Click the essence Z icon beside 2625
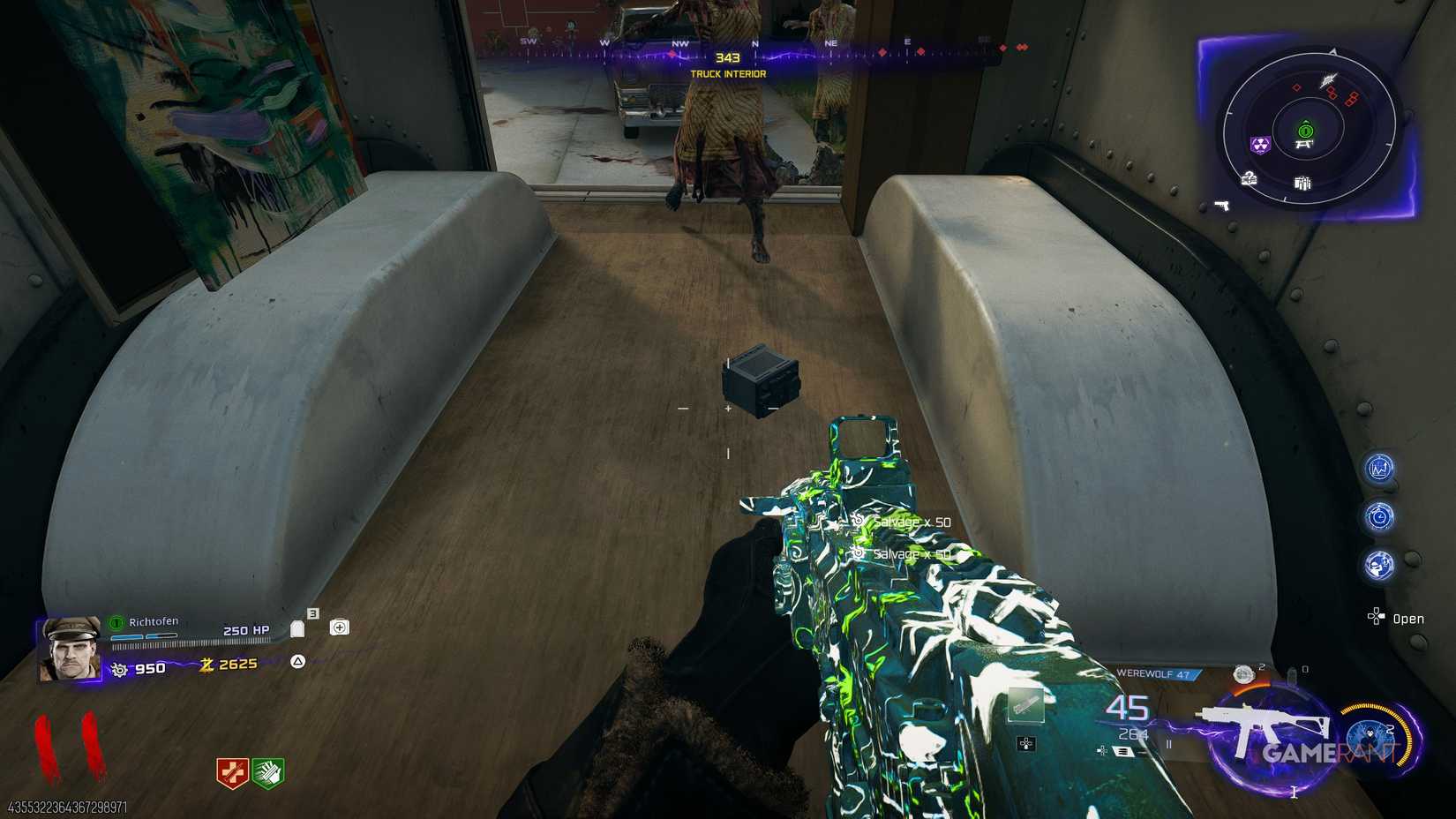This screenshot has height=819, width=1456. tap(206, 665)
